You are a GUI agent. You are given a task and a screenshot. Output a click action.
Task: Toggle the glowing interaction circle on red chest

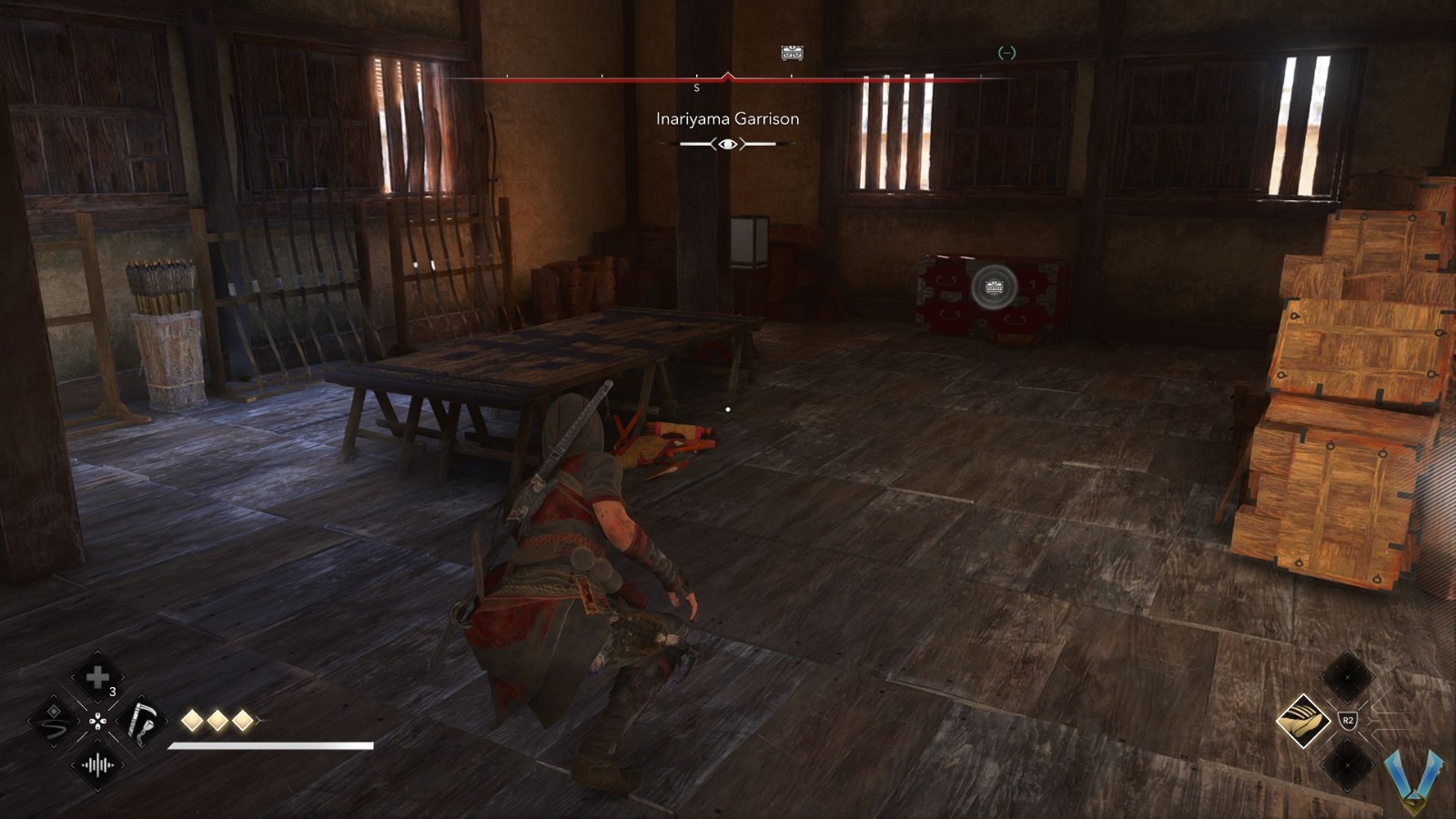point(993,286)
